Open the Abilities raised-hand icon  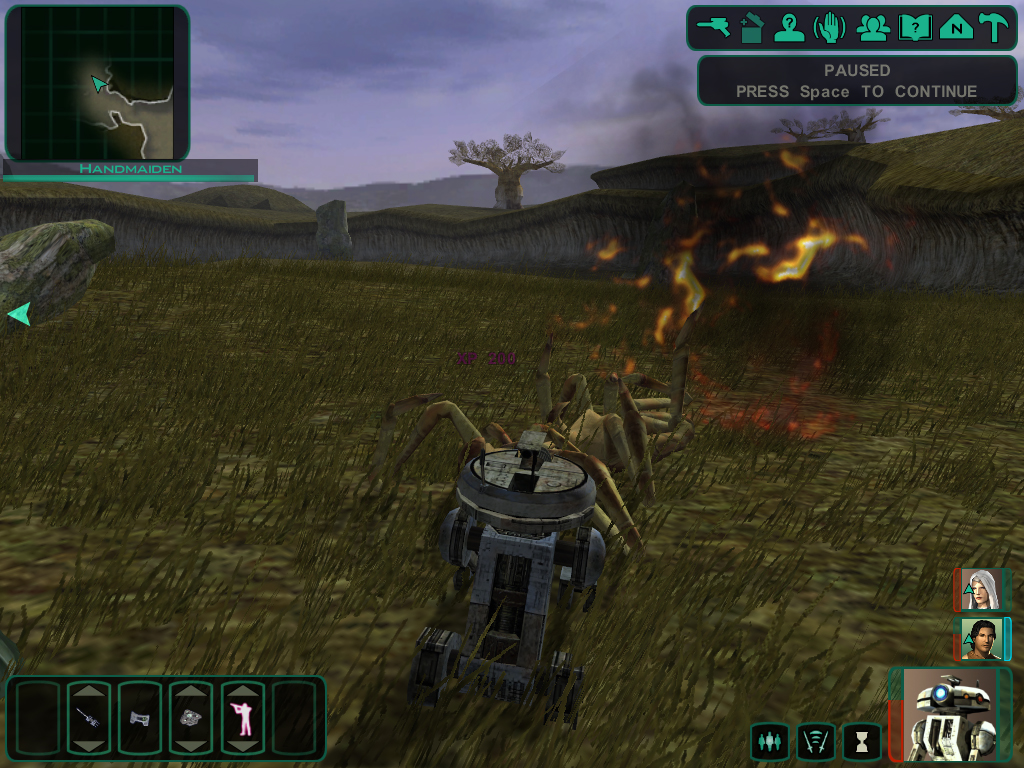[x=831, y=28]
